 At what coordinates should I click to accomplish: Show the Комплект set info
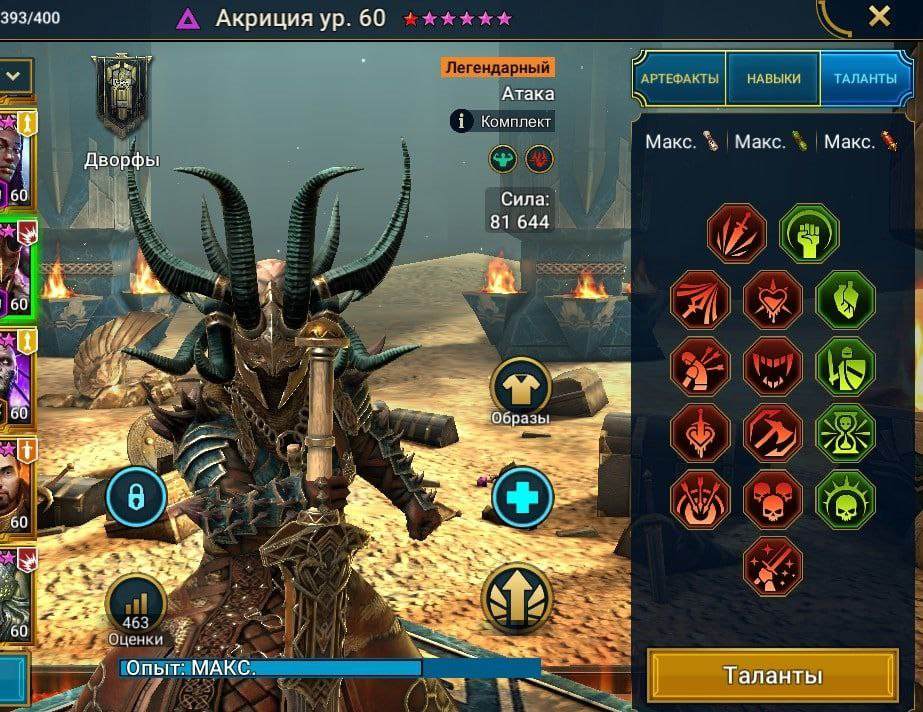point(502,121)
